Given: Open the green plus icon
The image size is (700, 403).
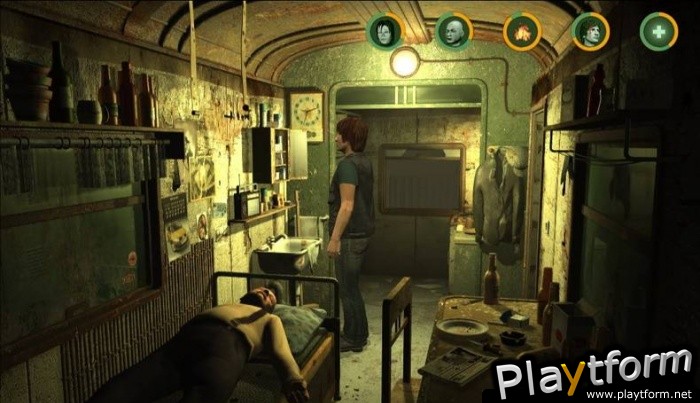Looking at the screenshot, I should click(658, 31).
